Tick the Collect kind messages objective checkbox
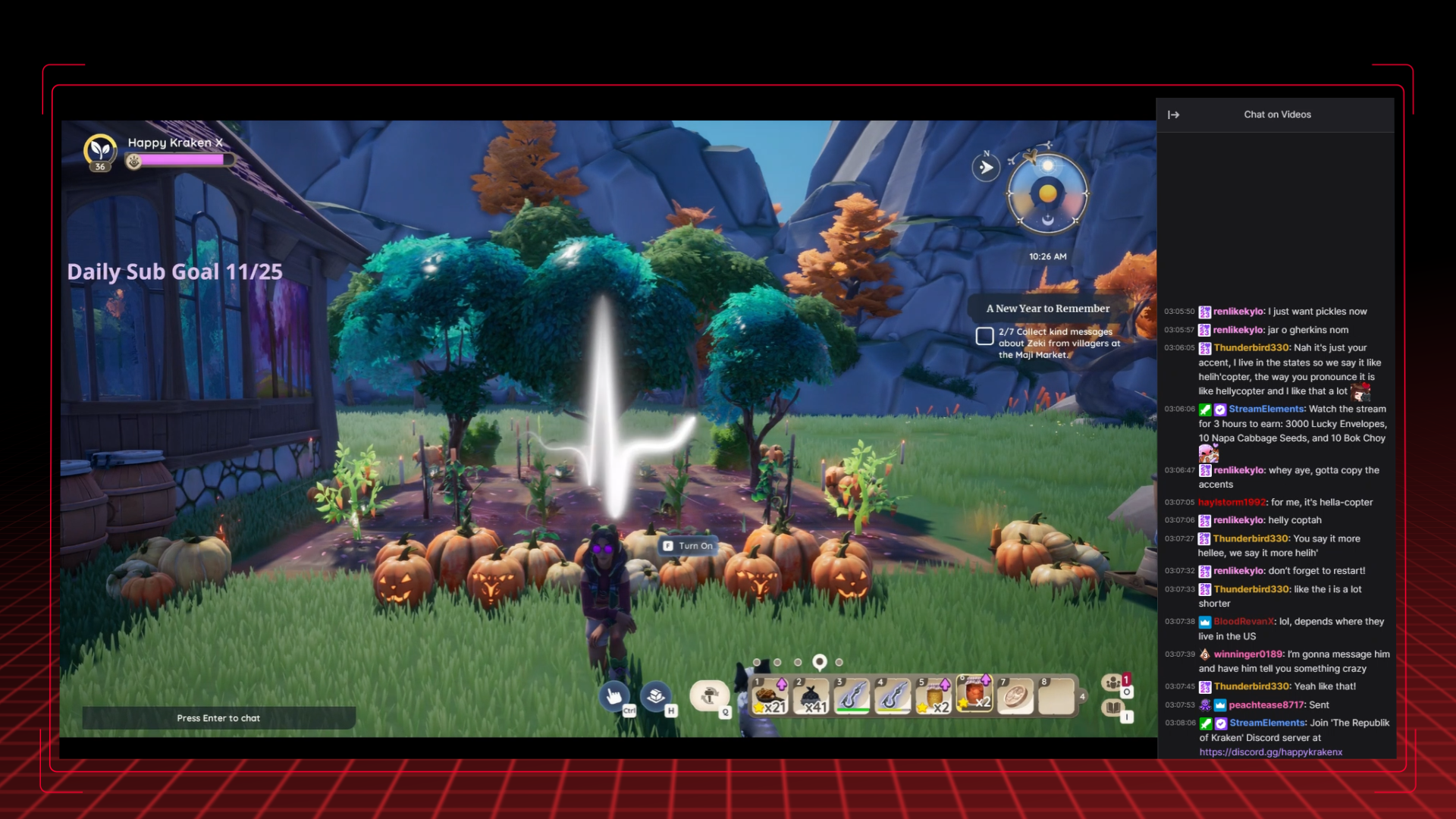This screenshot has width=1456, height=819. (x=984, y=336)
